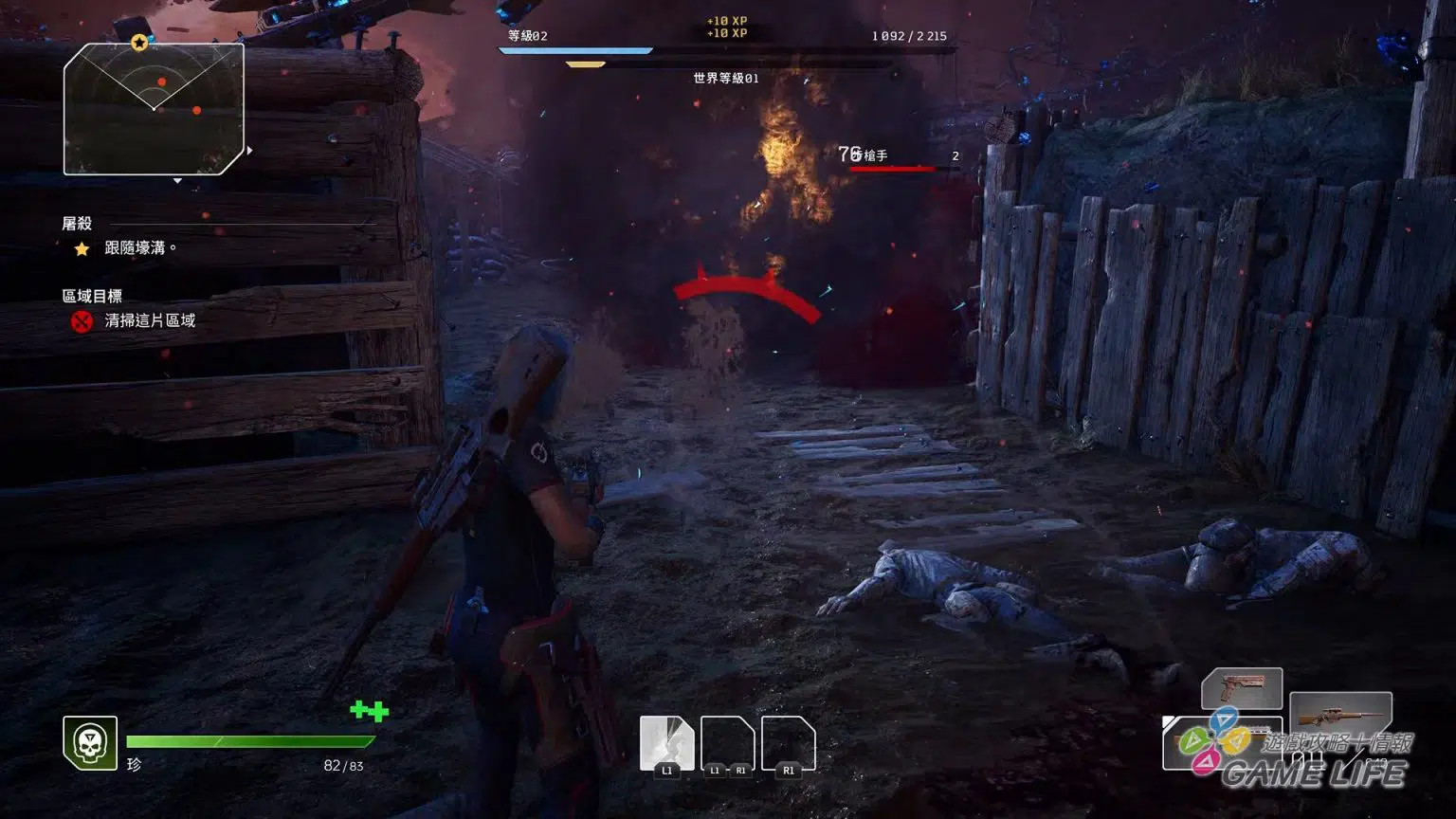Click the skull class icon beside health
Image resolution: width=1456 pixels, height=819 pixels.
(x=90, y=743)
